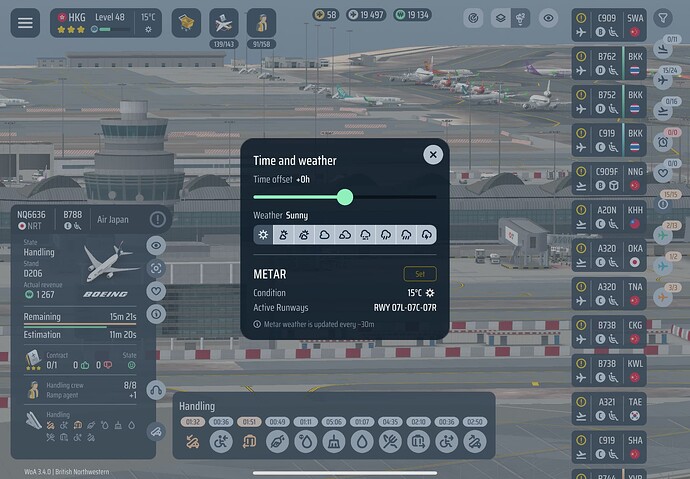Viewport: 690px width, 479px height.
Task: Open the HKG airport level panel
Action: point(106,23)
